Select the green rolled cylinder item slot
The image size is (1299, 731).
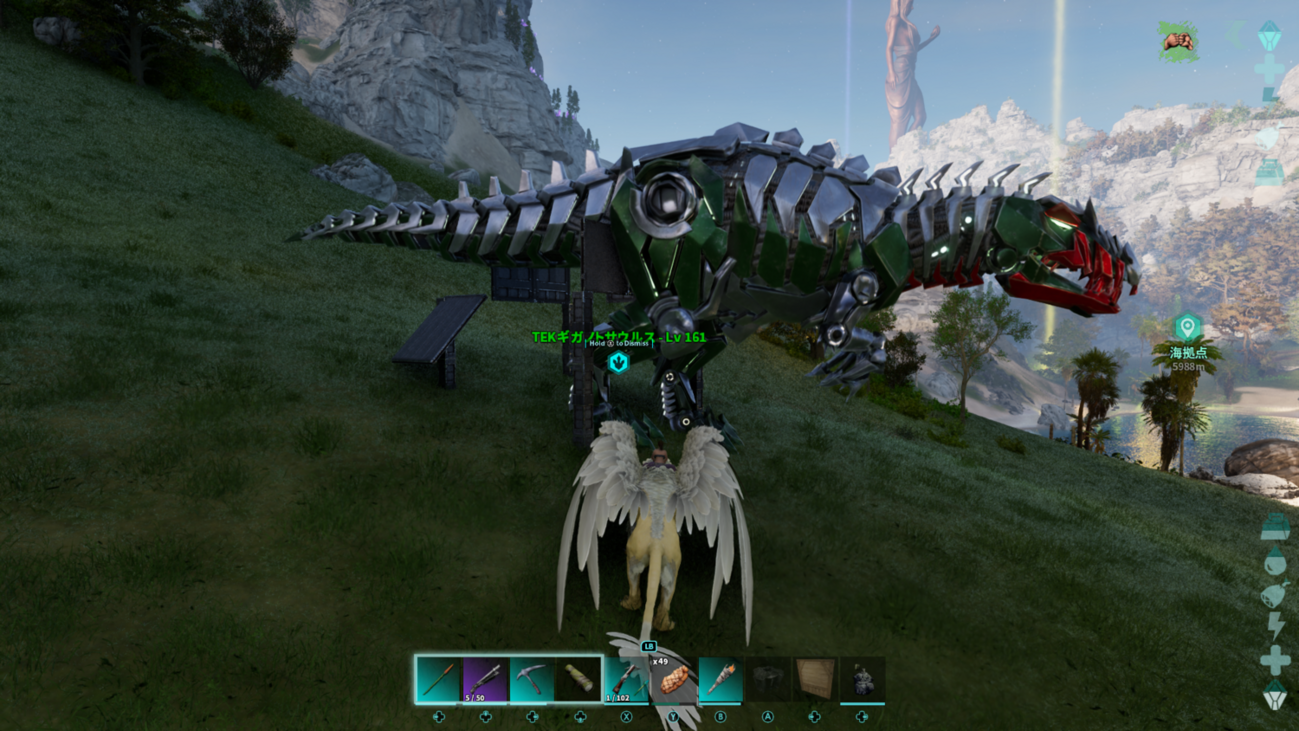[x=579, y=679]
